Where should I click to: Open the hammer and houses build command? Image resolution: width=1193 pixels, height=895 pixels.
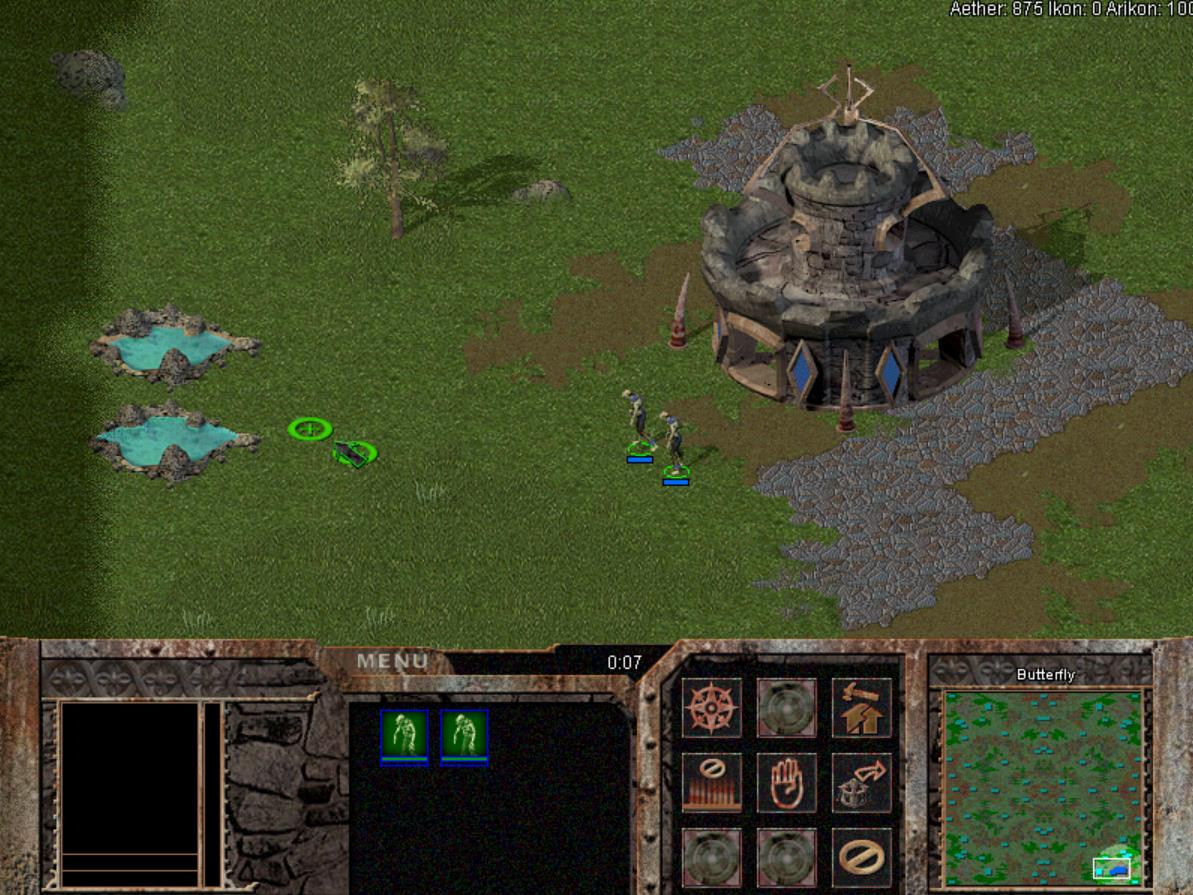861,707
